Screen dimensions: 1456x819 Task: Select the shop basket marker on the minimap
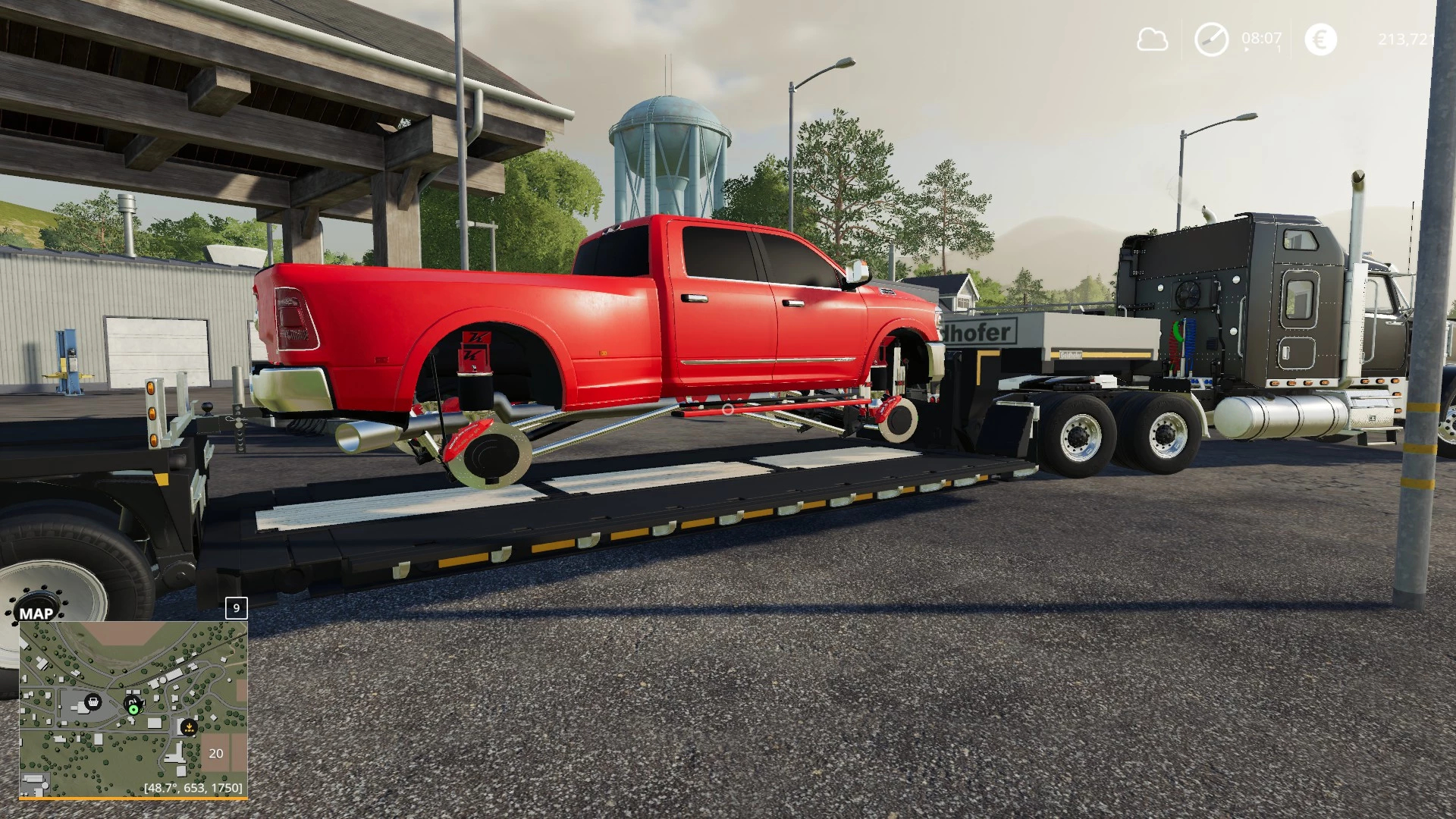pyautogui.click(x=93, y=701)
